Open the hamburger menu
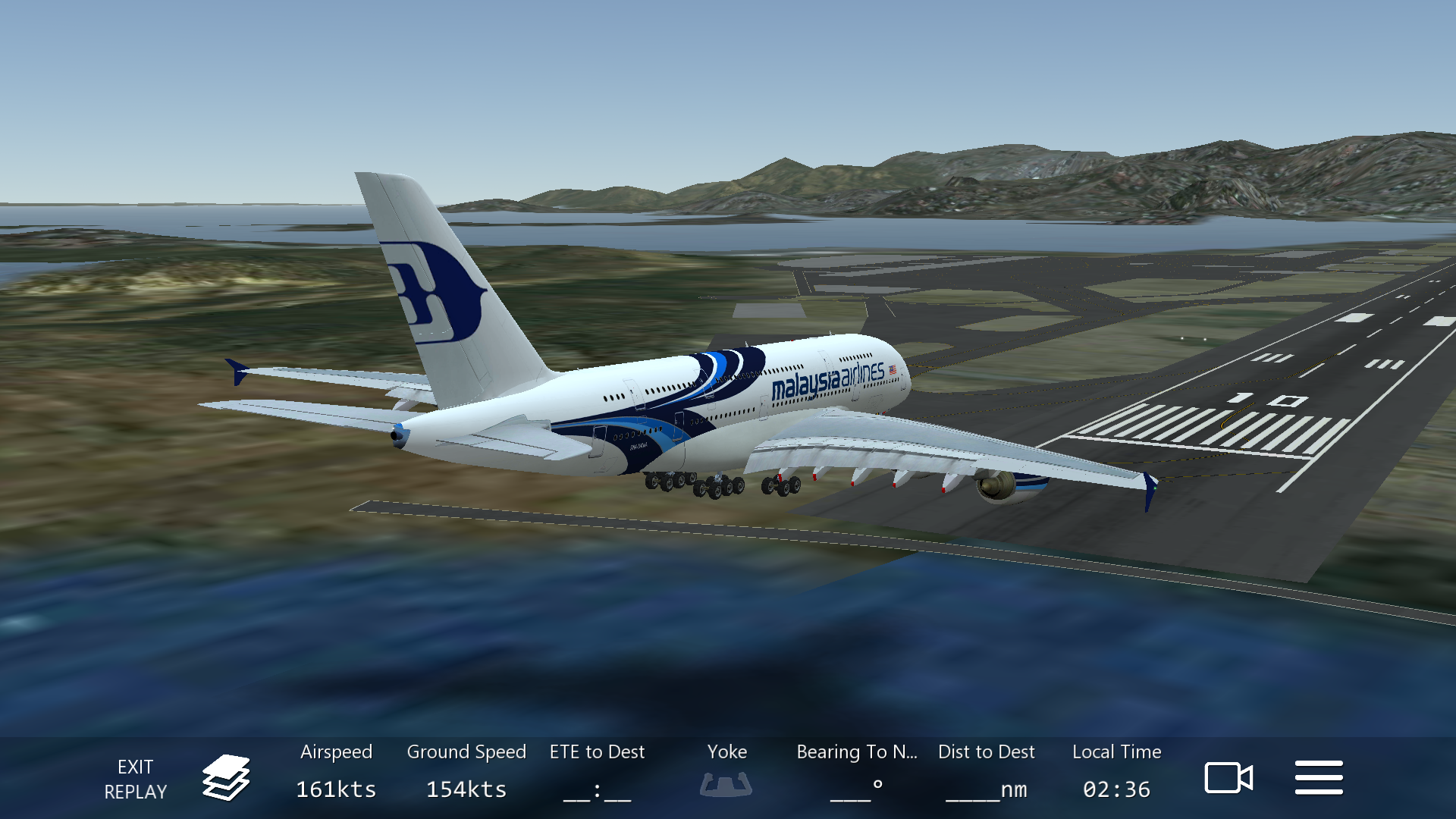This screenshot has width=1456, height=819. tap(1319, 778)
